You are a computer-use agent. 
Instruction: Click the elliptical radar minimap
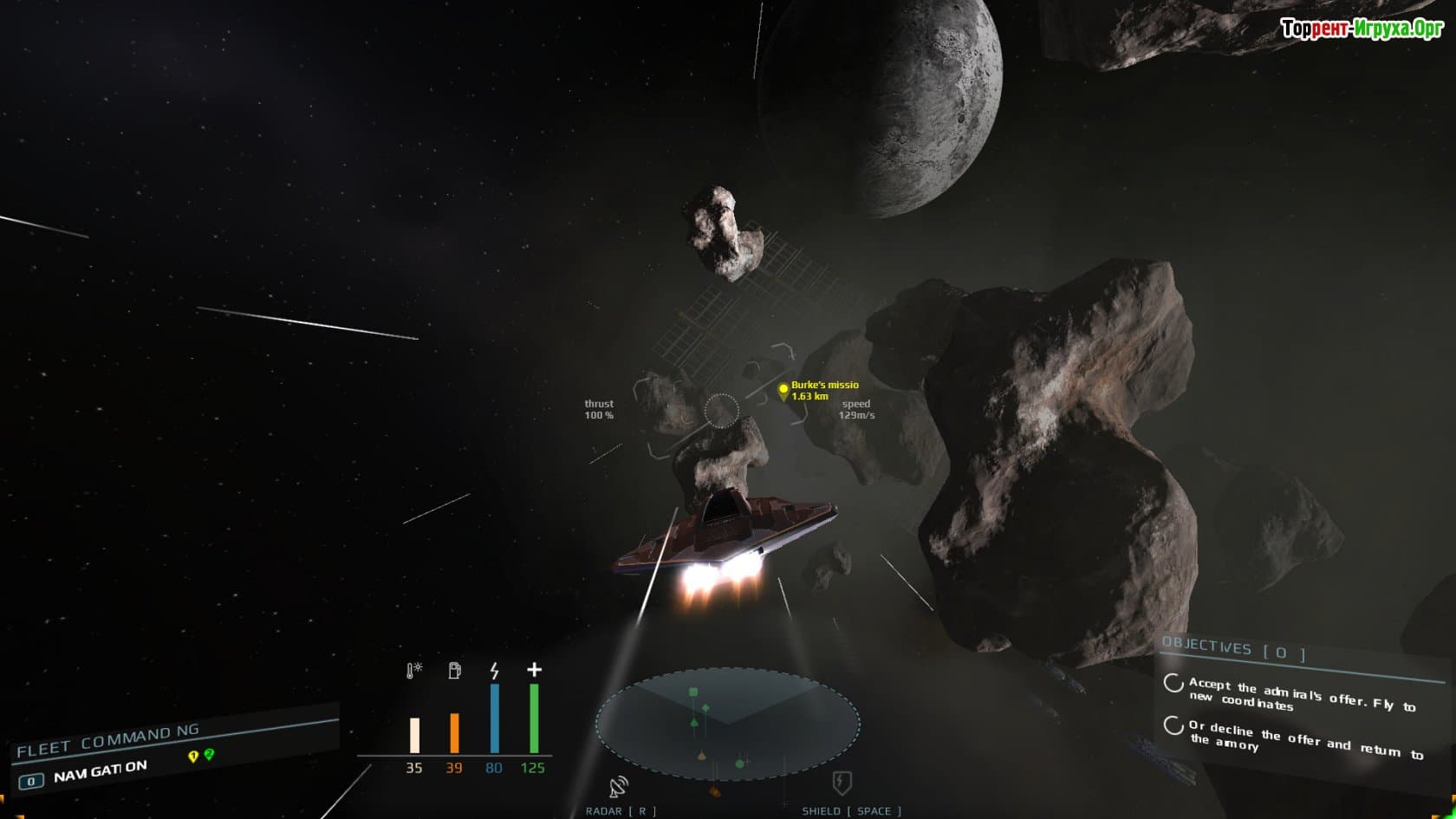click(x=727, y=724)
